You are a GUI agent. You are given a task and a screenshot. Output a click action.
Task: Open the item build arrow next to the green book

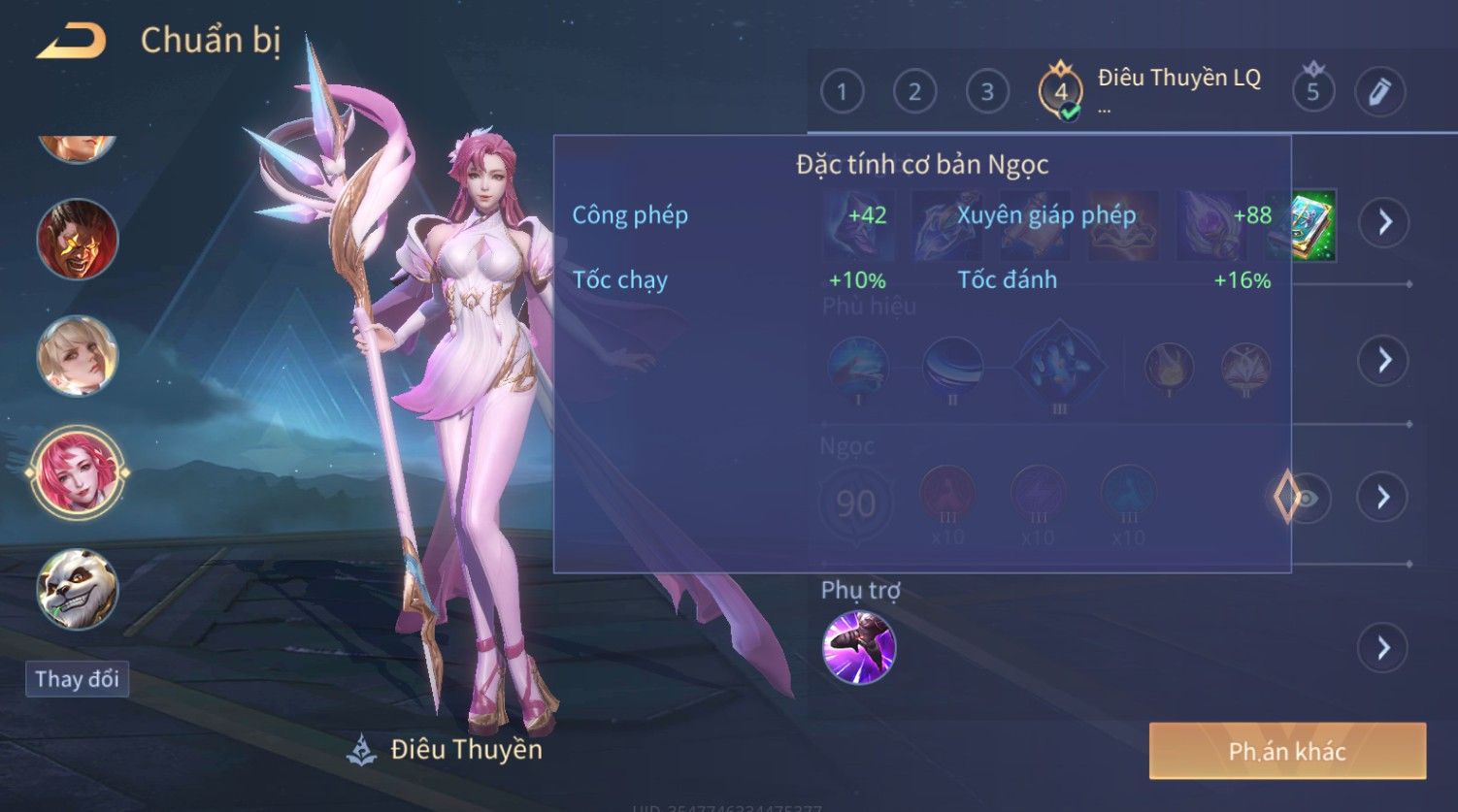click(1383, 222)
